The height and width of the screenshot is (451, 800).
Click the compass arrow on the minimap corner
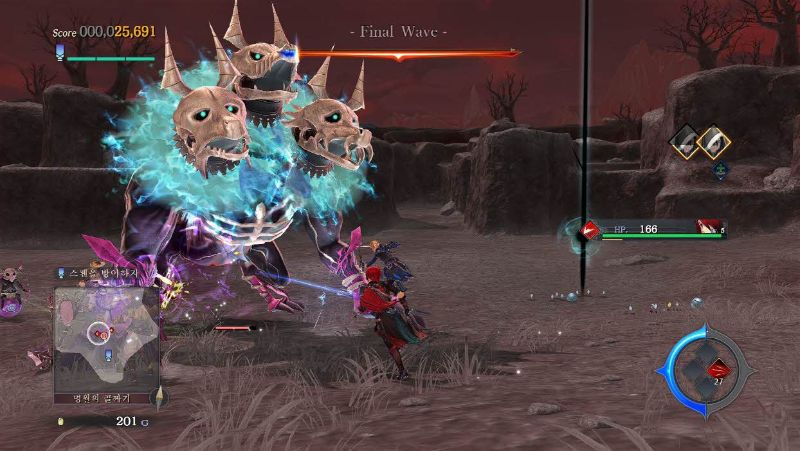point(158,396)
